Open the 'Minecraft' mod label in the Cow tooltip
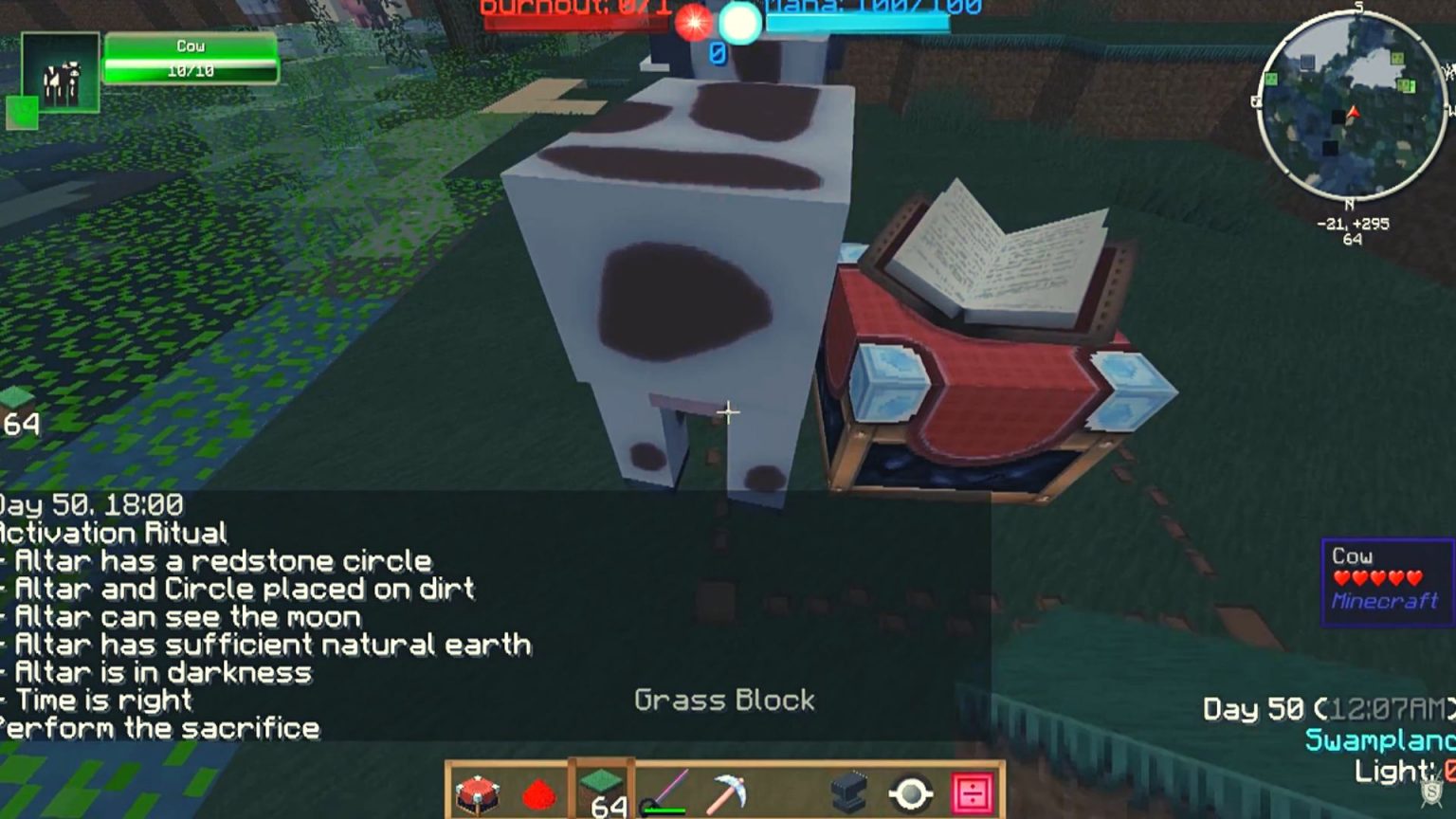Viewport: 1456px width, 819px height. tap(1384, 598)
